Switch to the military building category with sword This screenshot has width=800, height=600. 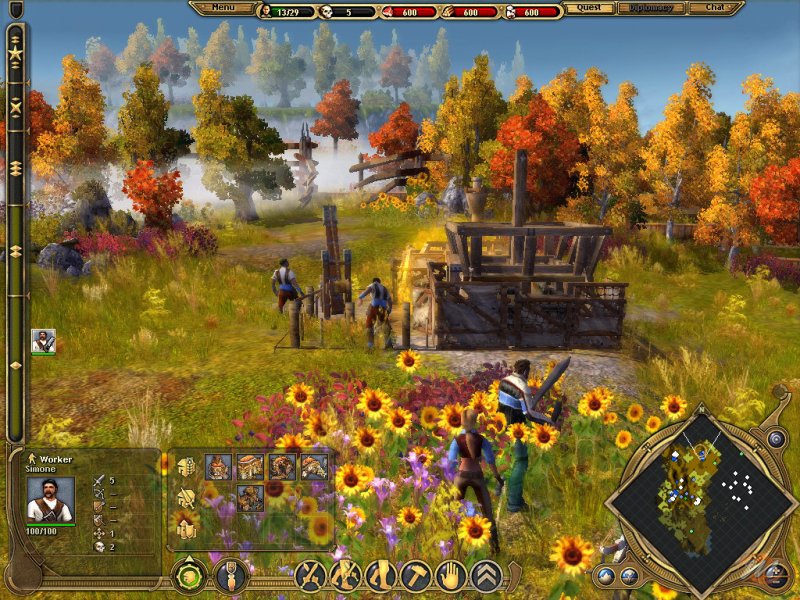pos(186,496)
